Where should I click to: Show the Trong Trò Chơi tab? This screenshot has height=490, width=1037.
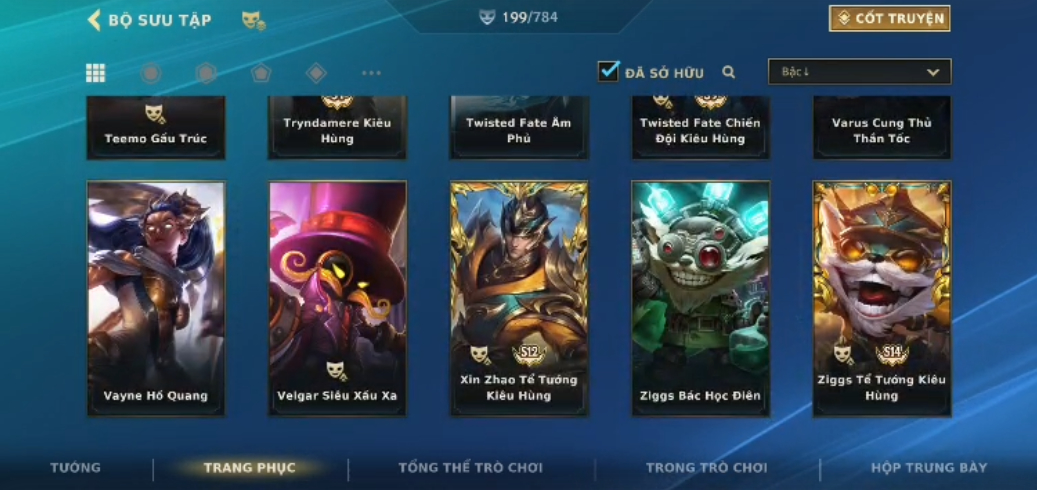click(x=706, y=468)
